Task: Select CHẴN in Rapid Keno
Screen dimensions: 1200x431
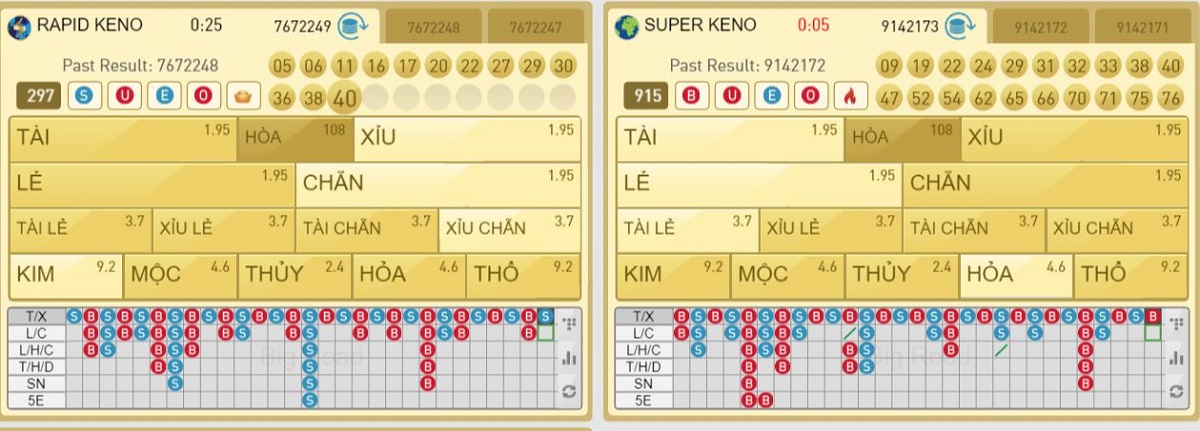Action: tap(439, 184)
